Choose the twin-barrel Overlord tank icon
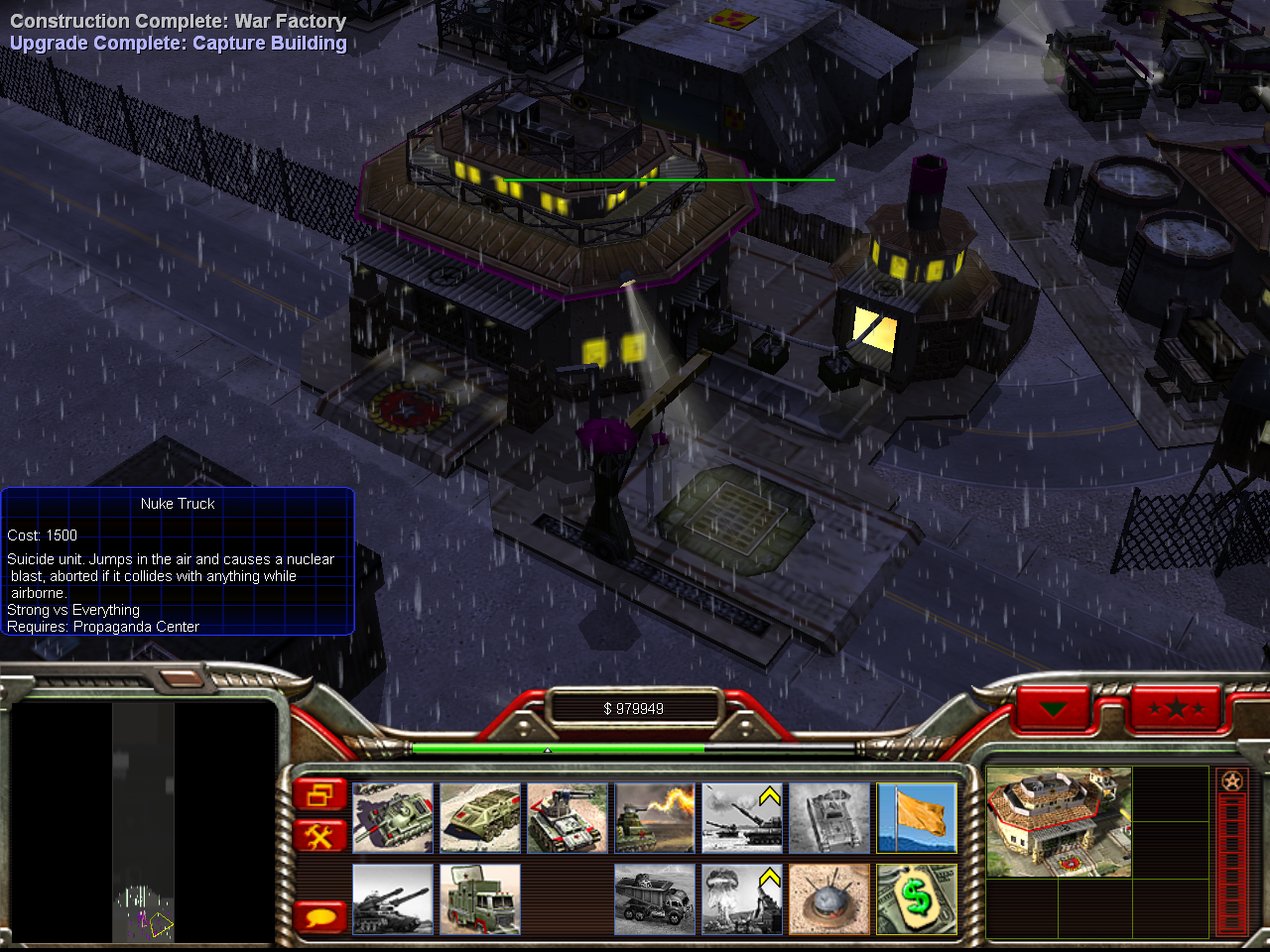1270x952 pixels. pos(393,898)
